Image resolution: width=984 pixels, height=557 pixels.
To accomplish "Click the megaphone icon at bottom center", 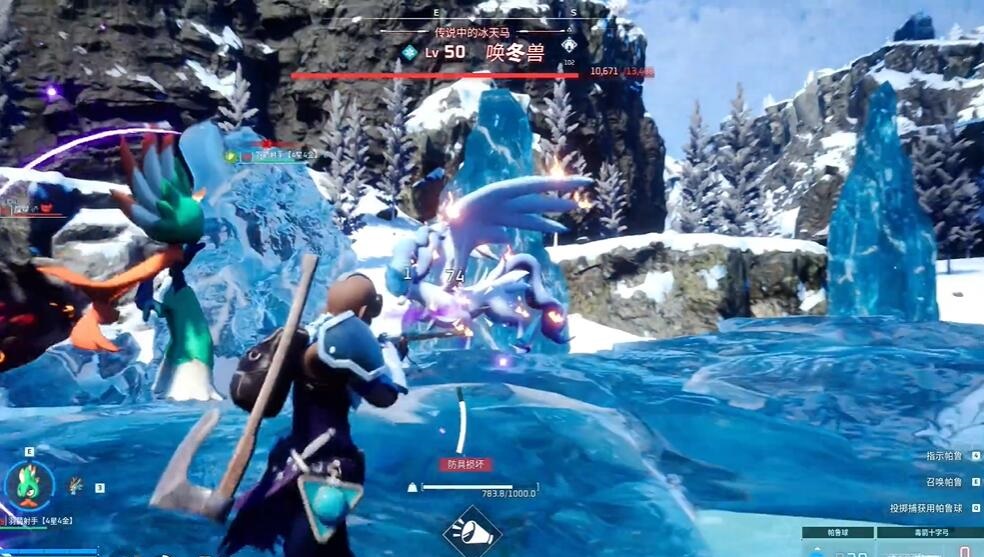I will [x=471, y=531].
